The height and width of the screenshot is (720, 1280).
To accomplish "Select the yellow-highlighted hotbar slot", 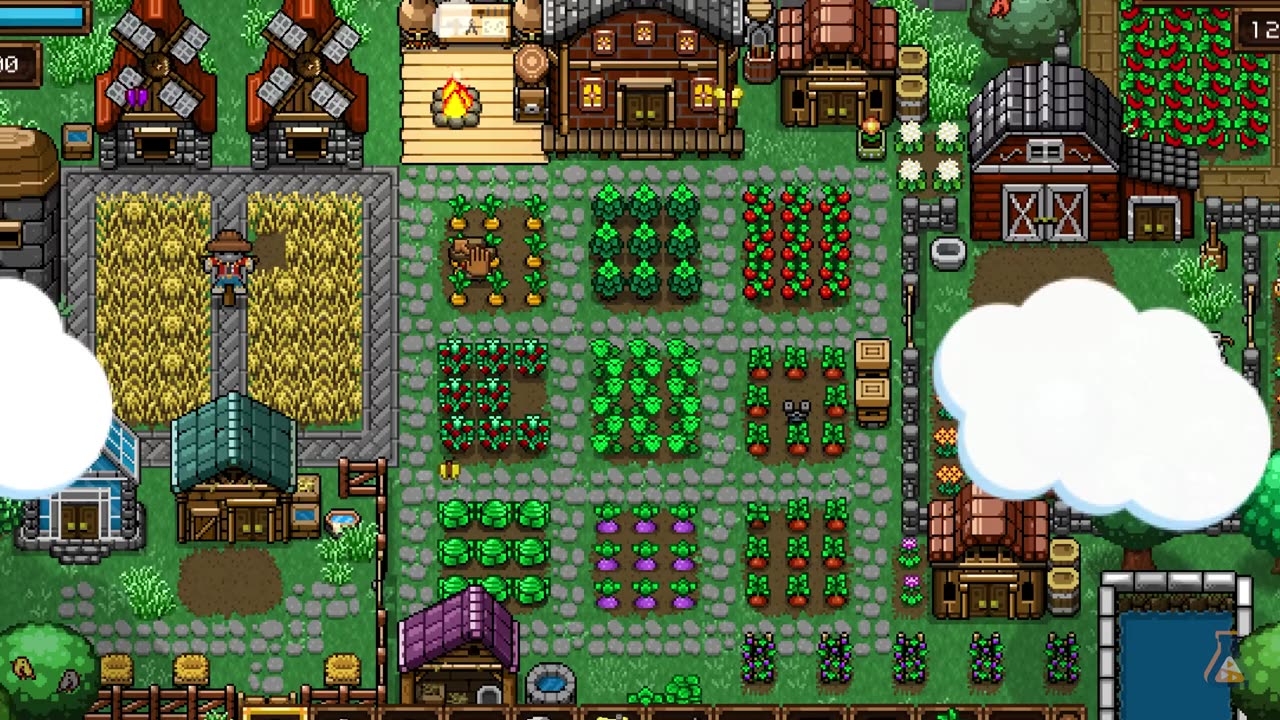I will pos(275,713).
